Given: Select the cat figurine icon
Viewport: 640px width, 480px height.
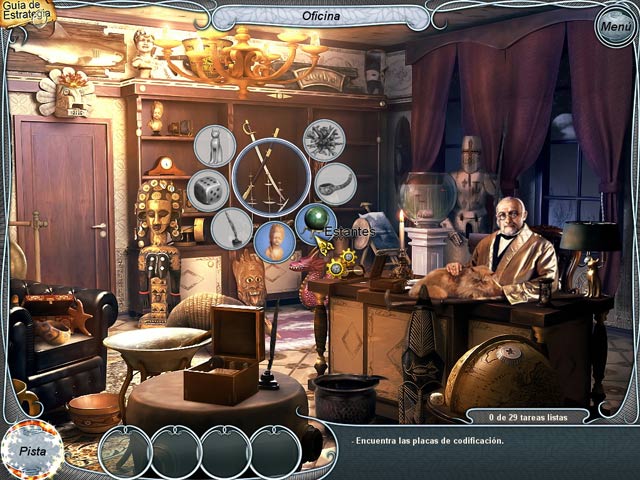Looking at the screenshot, I should click(215, 146).
